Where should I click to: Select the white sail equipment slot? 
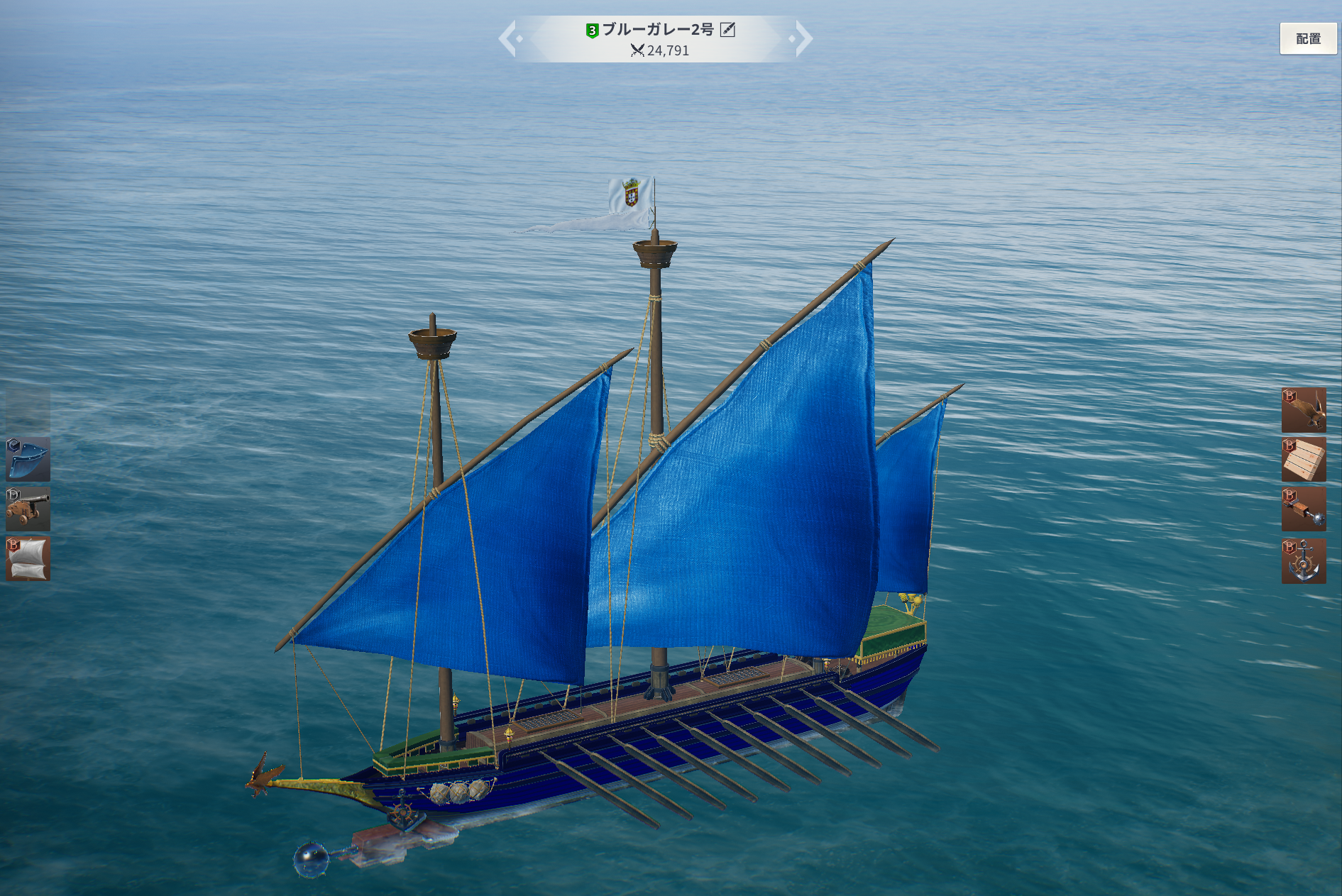tap(28, 559)
